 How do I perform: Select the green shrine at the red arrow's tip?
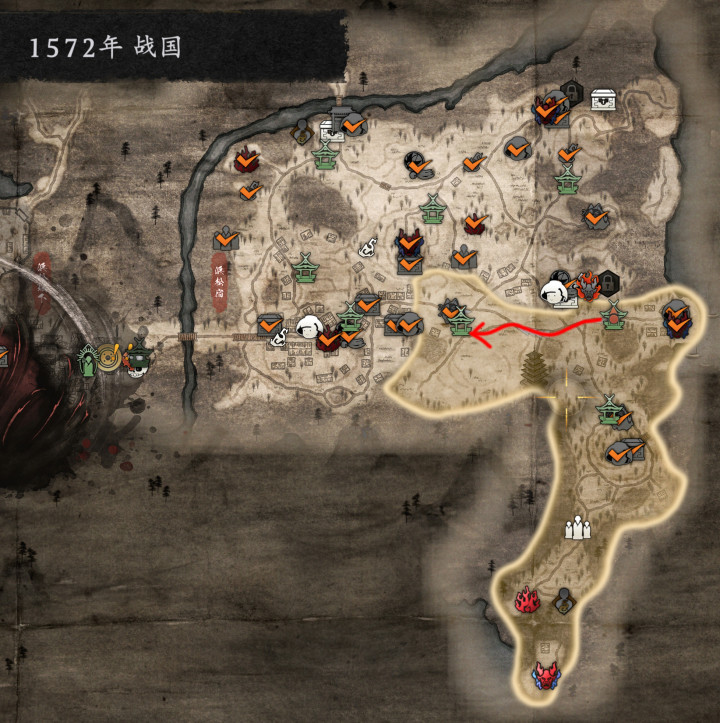460,322
